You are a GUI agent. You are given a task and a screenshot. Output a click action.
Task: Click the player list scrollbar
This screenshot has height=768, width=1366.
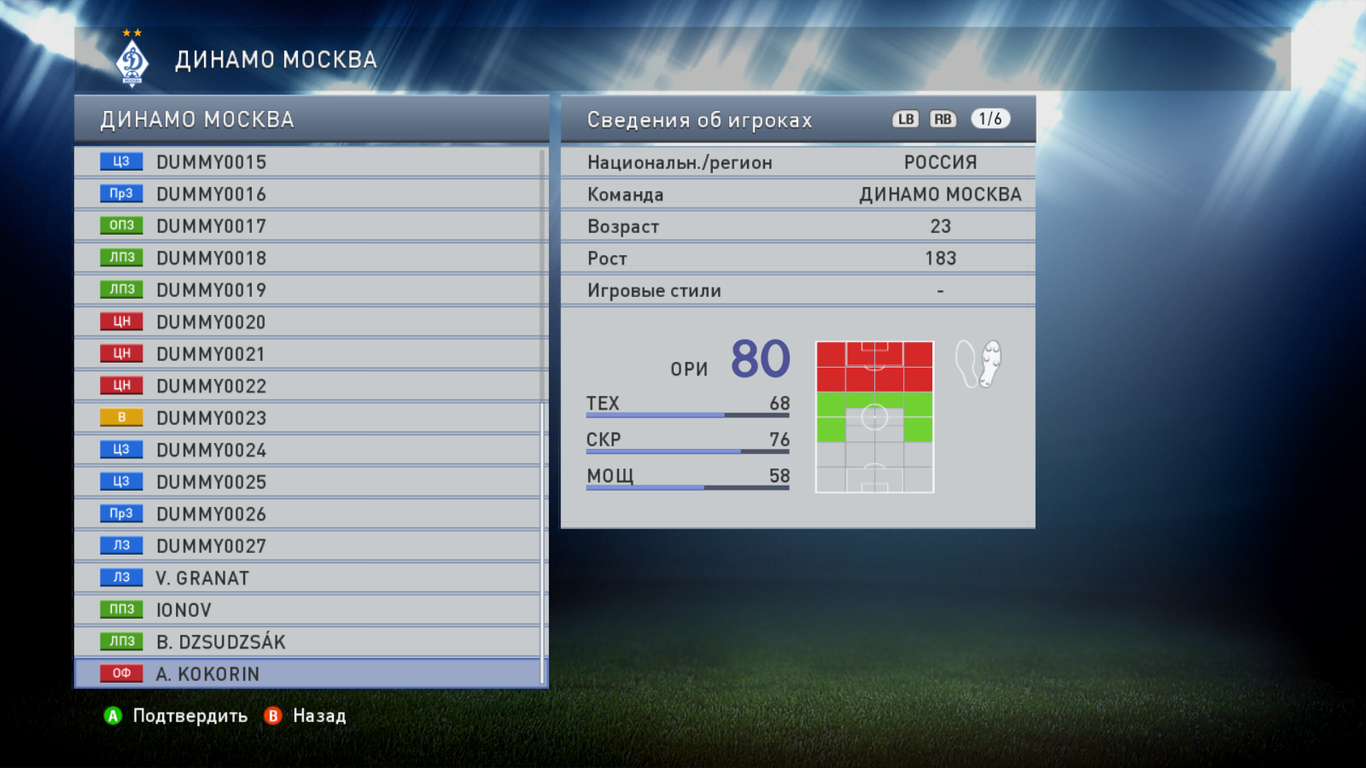(543, 540)
